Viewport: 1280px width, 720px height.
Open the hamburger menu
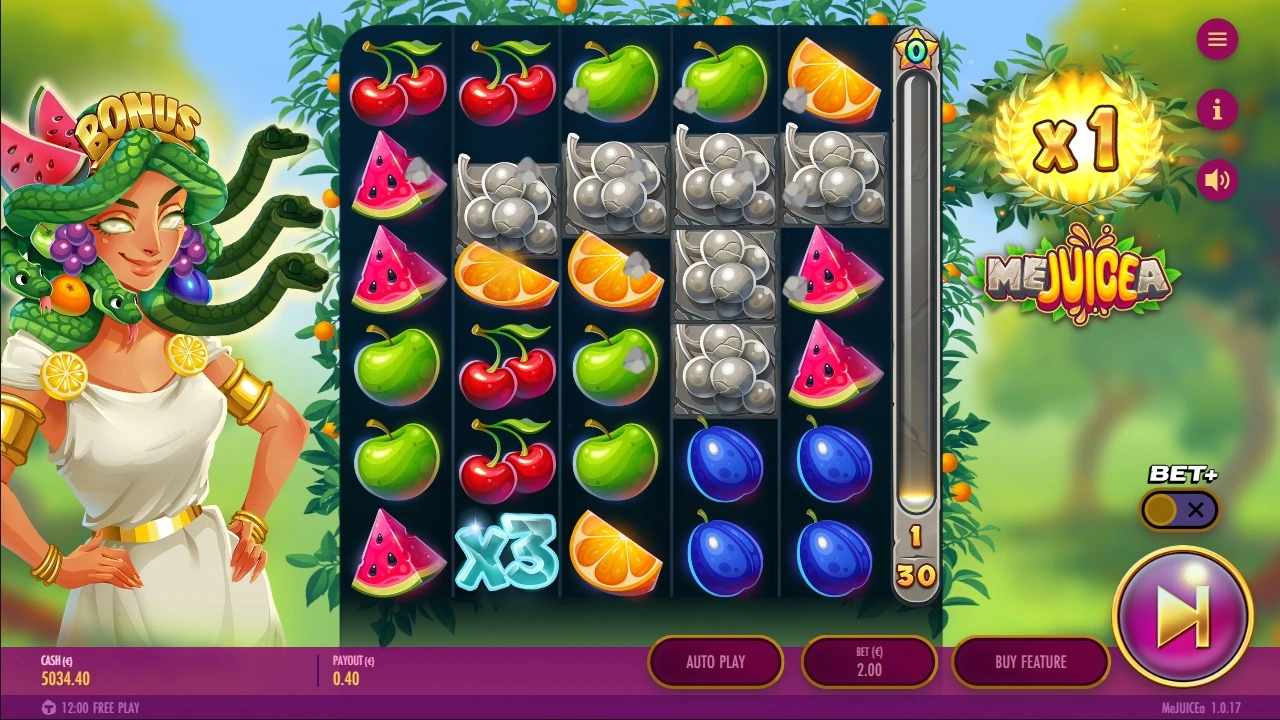pos(1217,40)
